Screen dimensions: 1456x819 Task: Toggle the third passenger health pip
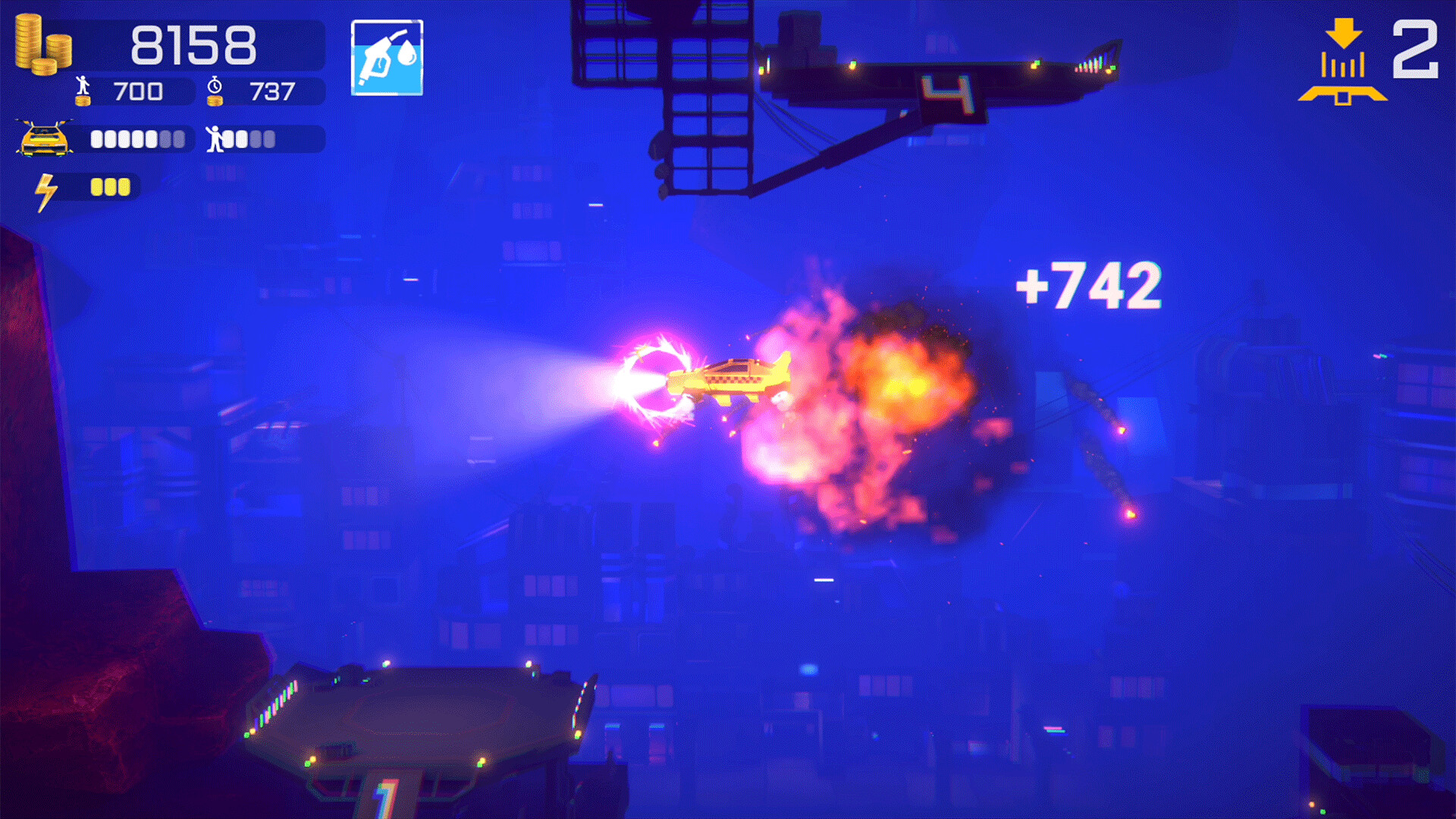pyautogui.click(x=256, y=140)
